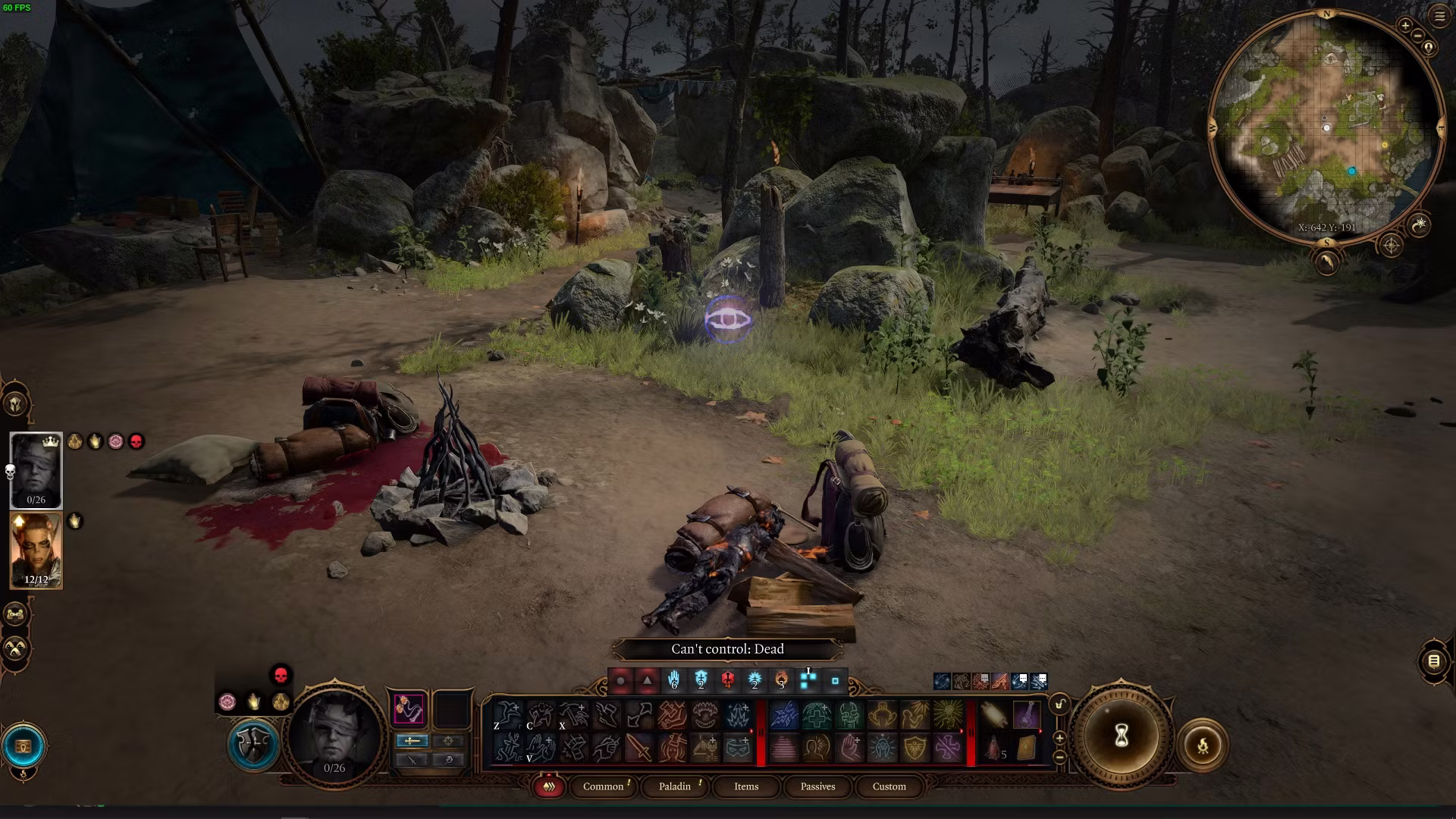Select the Items hotbar tab
Screen dimensions: 1456x819
click(745, 786)
